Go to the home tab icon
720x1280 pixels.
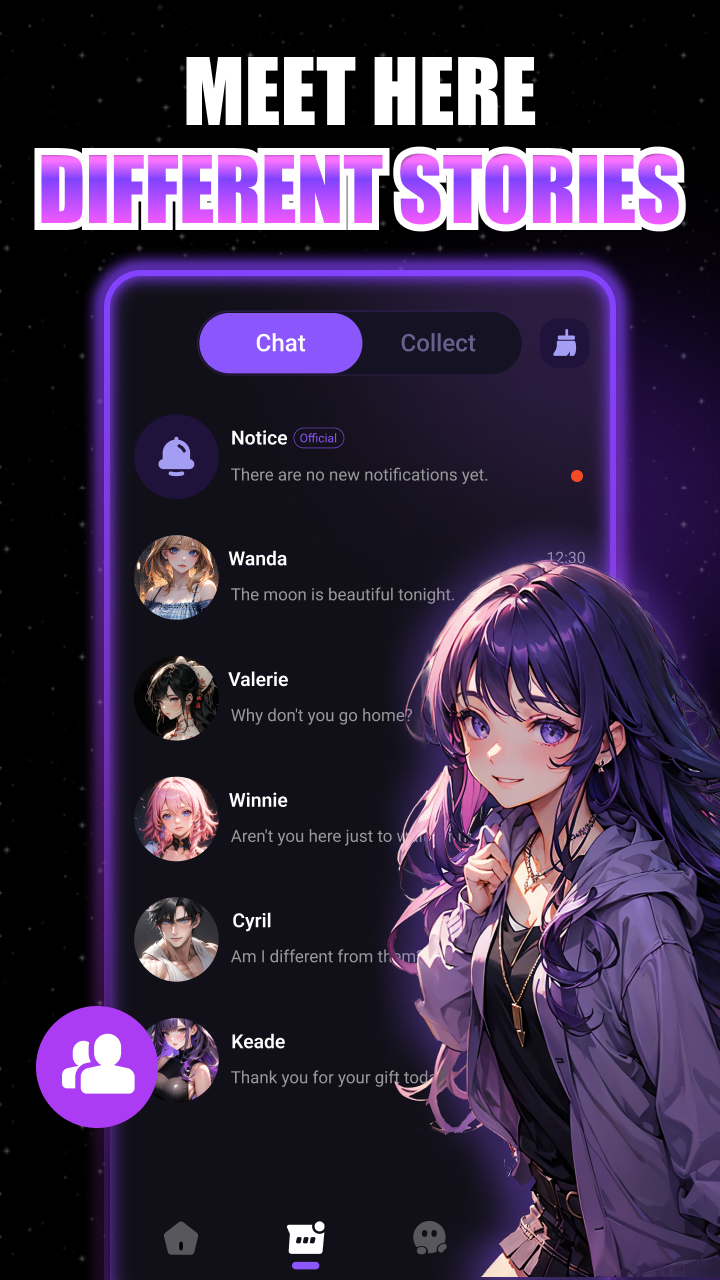(x=181, y=1240)
